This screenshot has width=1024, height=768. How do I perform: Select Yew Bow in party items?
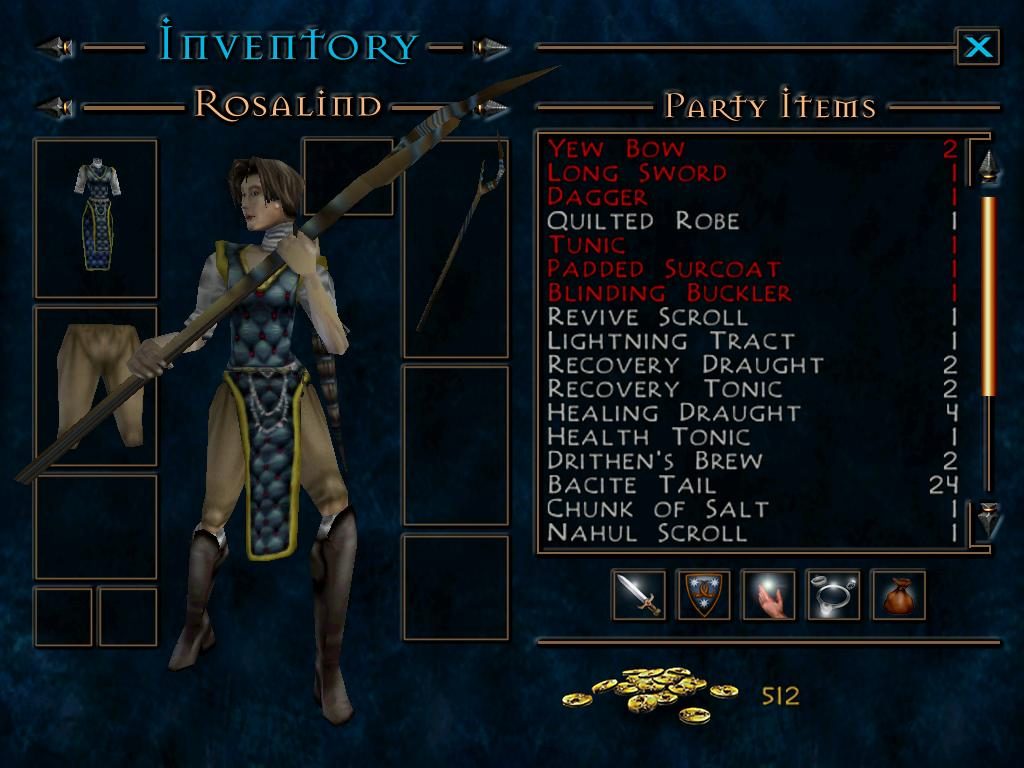click(616, 149)
